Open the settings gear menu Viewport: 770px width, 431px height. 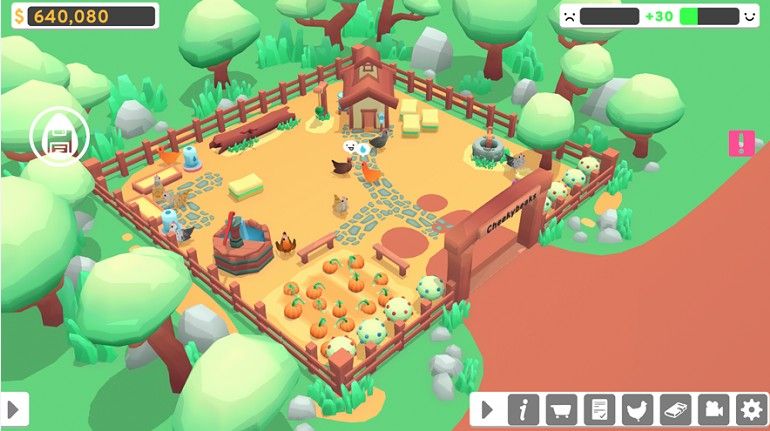tap(750, 409)
